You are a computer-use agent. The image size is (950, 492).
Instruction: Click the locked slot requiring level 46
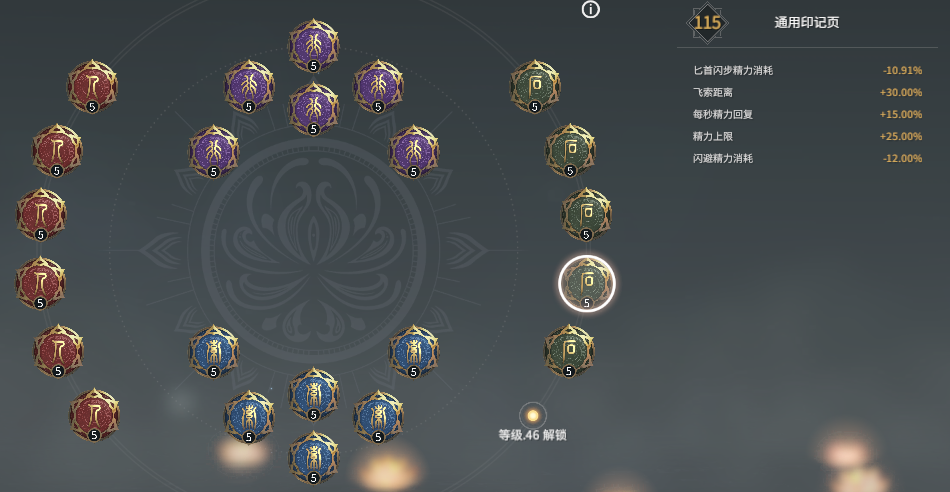[x=533, y=415]
